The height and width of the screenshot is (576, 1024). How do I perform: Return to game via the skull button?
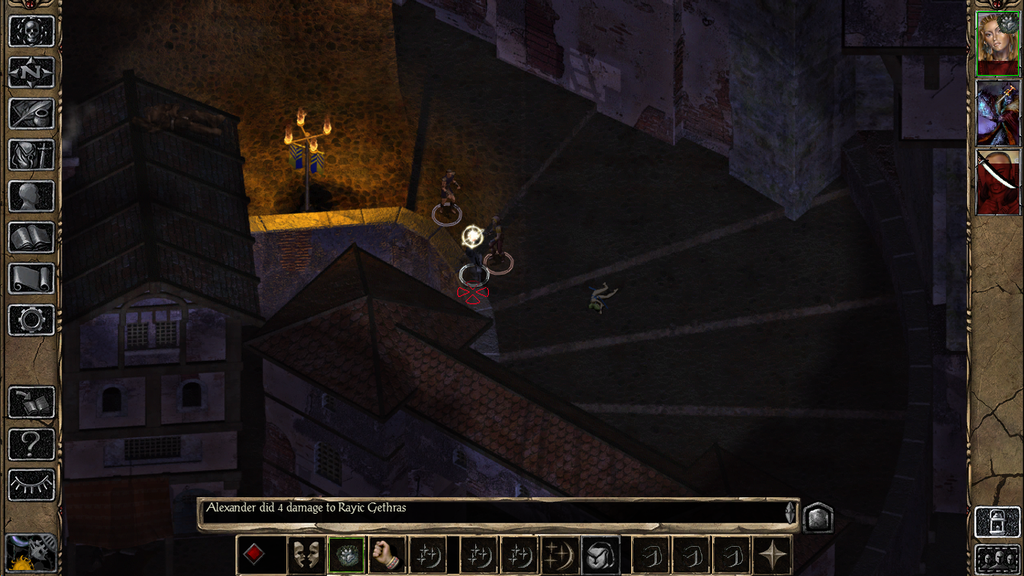click(x=31, y=30)
